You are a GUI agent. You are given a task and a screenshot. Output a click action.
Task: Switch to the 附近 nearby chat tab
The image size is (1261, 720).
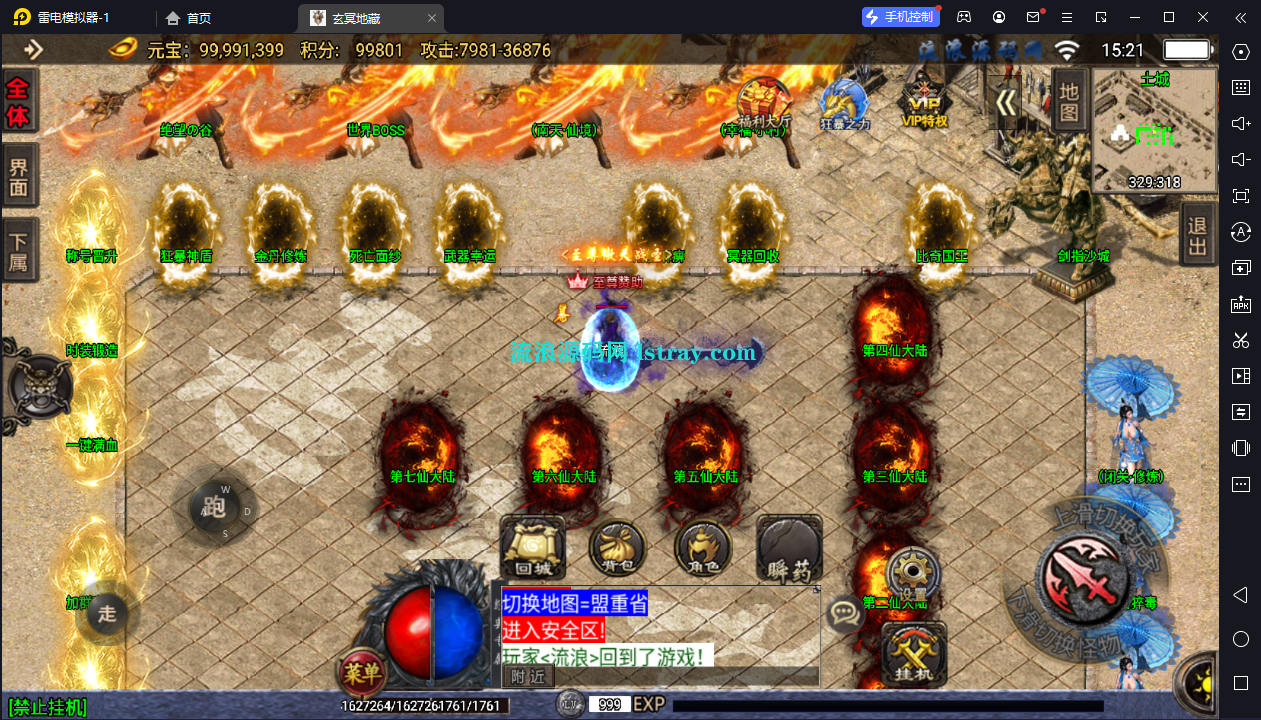(x=528, y=676)
